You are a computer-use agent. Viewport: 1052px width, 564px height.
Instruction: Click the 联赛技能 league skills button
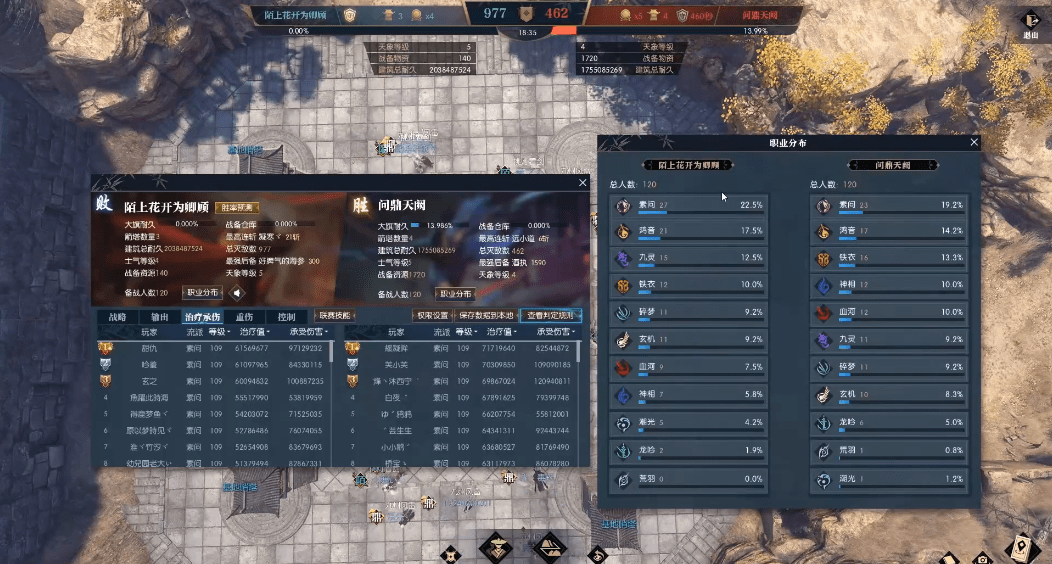(335, 316)
